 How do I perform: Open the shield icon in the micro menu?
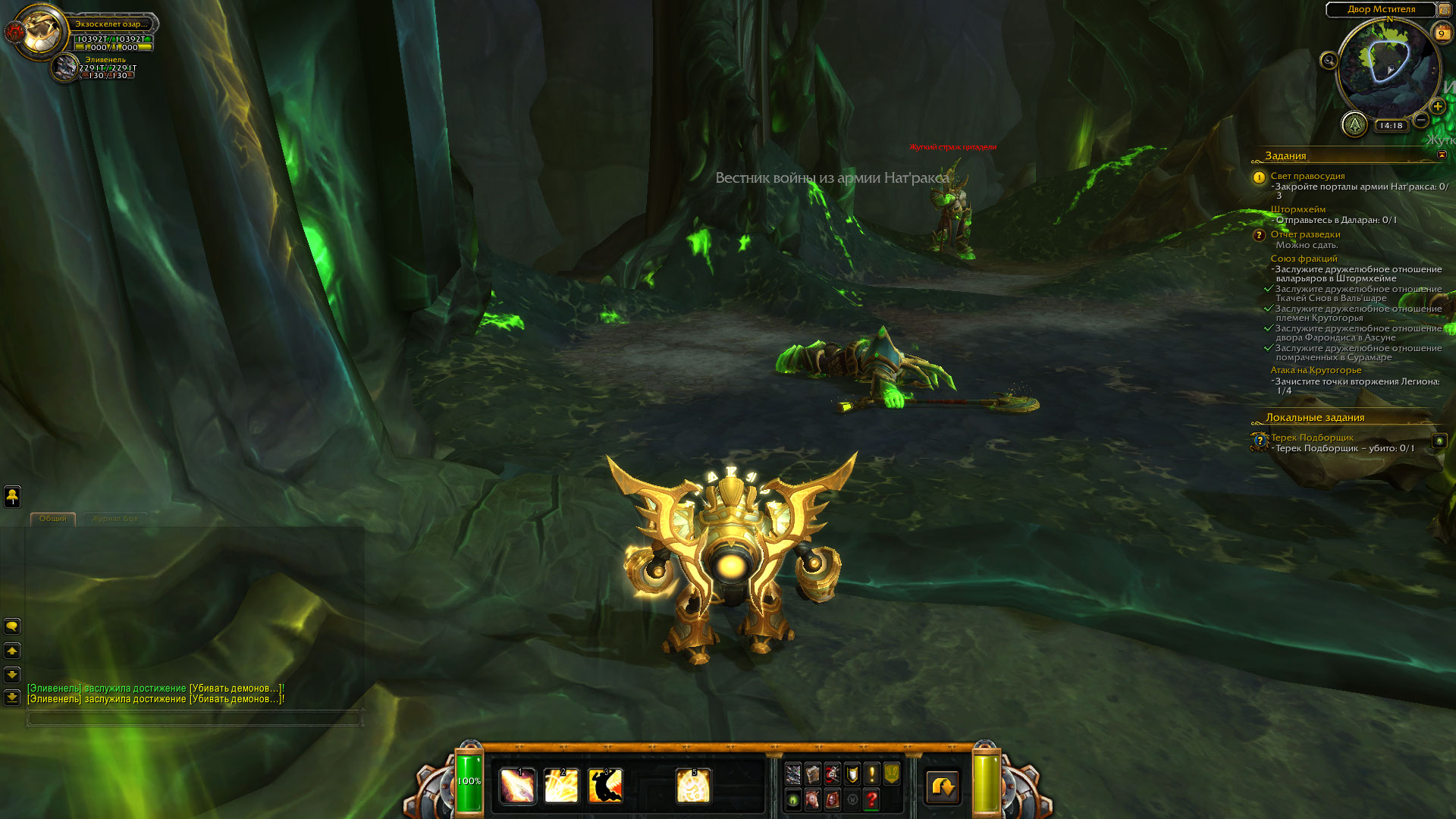click(852, 773)
